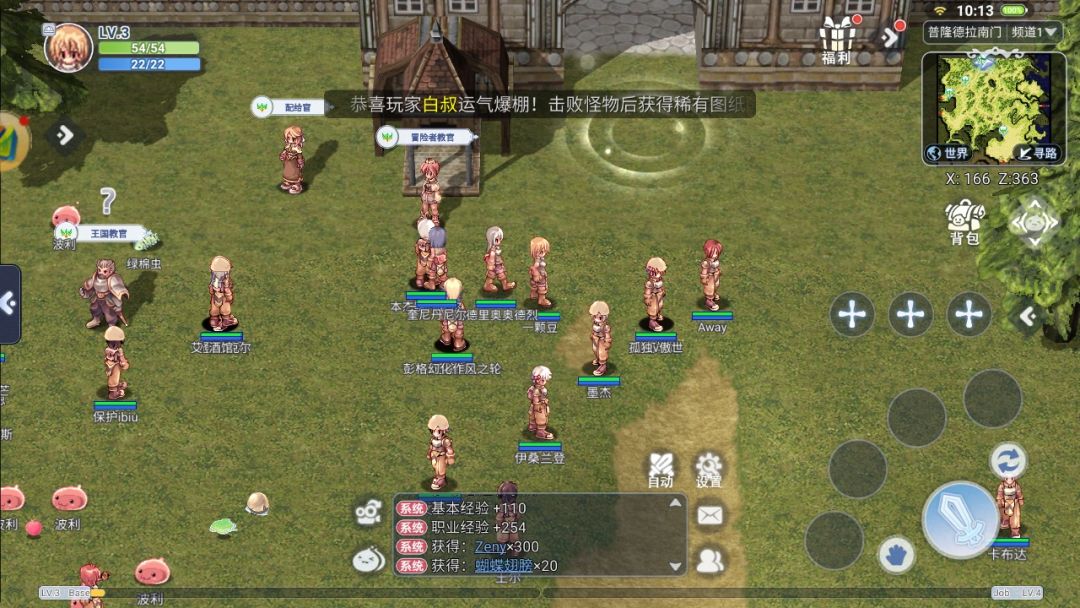1080x608 pixels.
Task: Open the 背包 backpack inventory
Action: (x=964, y=221)
